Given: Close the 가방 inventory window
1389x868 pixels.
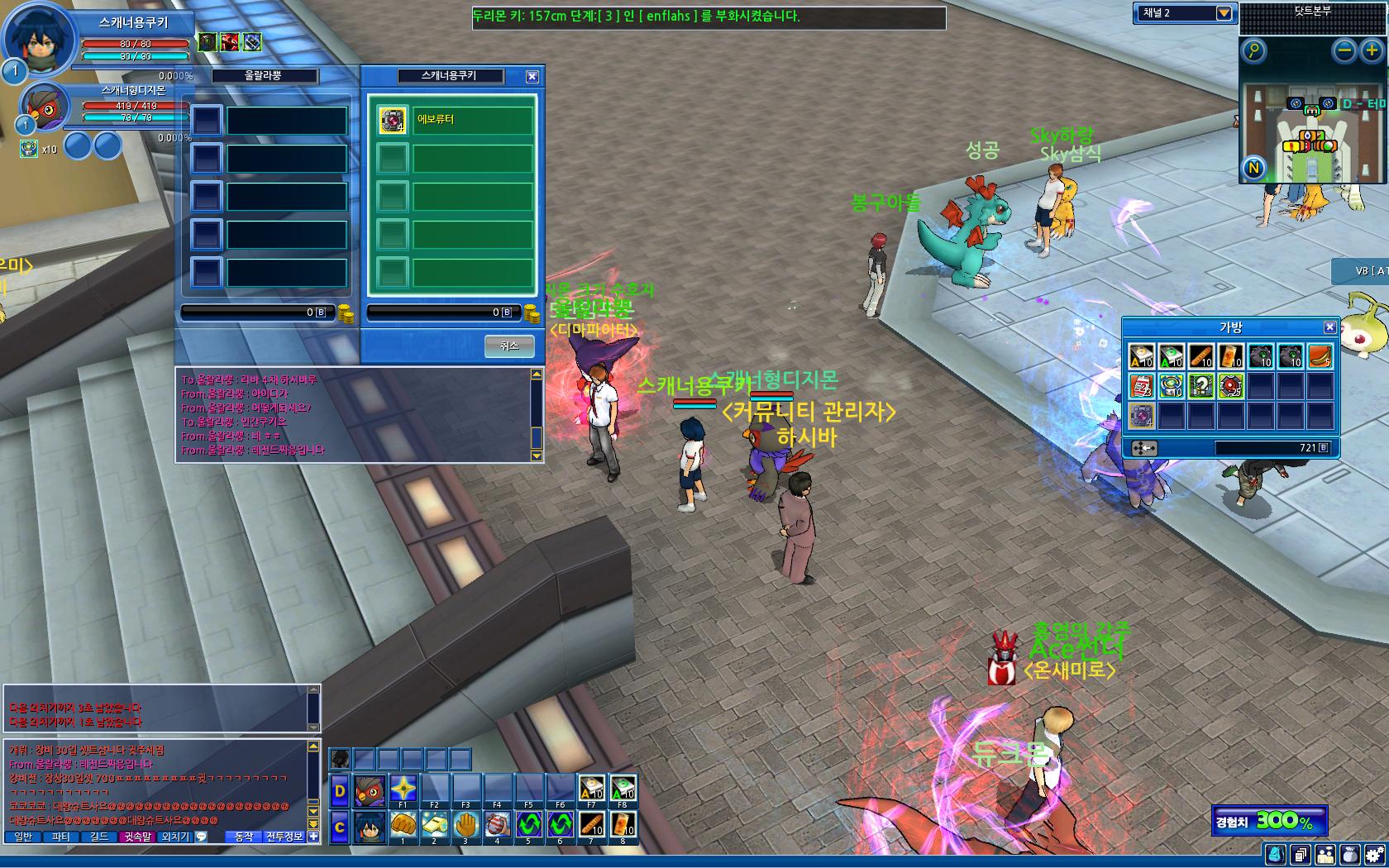Looking at the screenshot, I should 1329,327.
